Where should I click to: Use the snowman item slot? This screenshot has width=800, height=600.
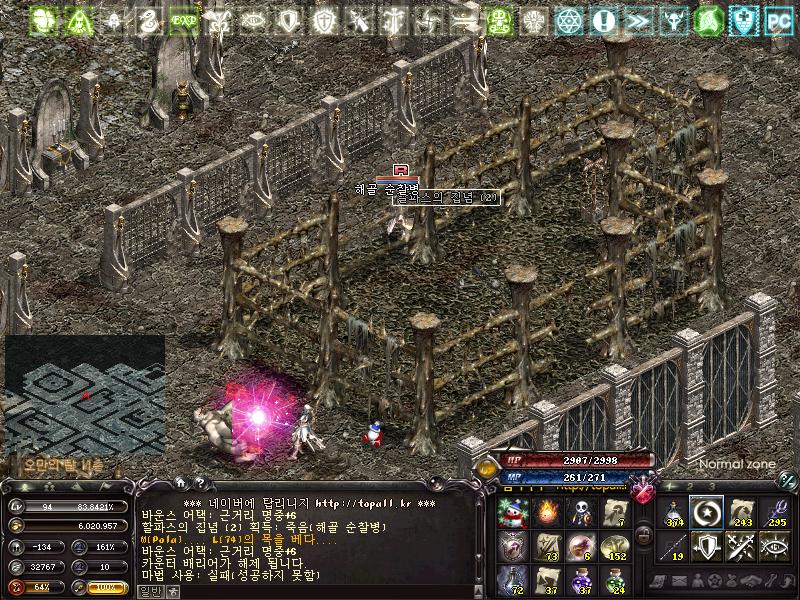click(x=512, y=513)
